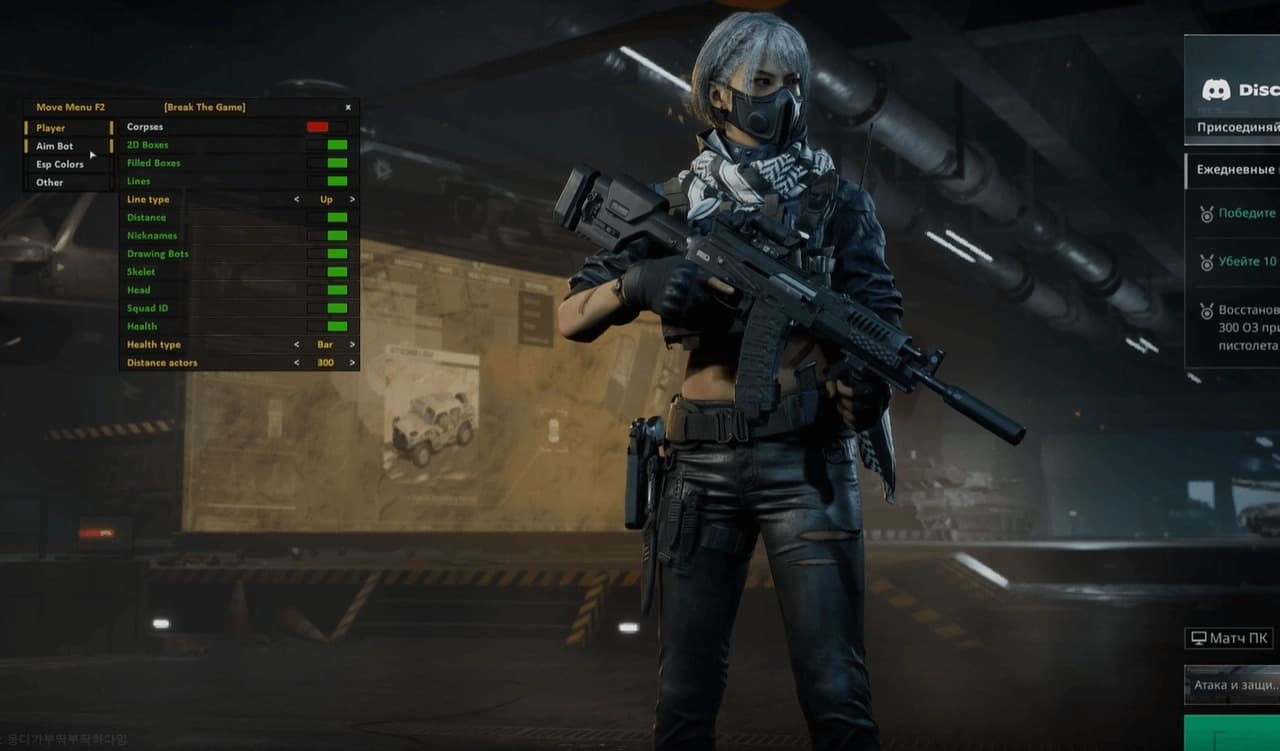Click the right arrow for Line type
The image size is (1280, 751).
pos(352,200)
